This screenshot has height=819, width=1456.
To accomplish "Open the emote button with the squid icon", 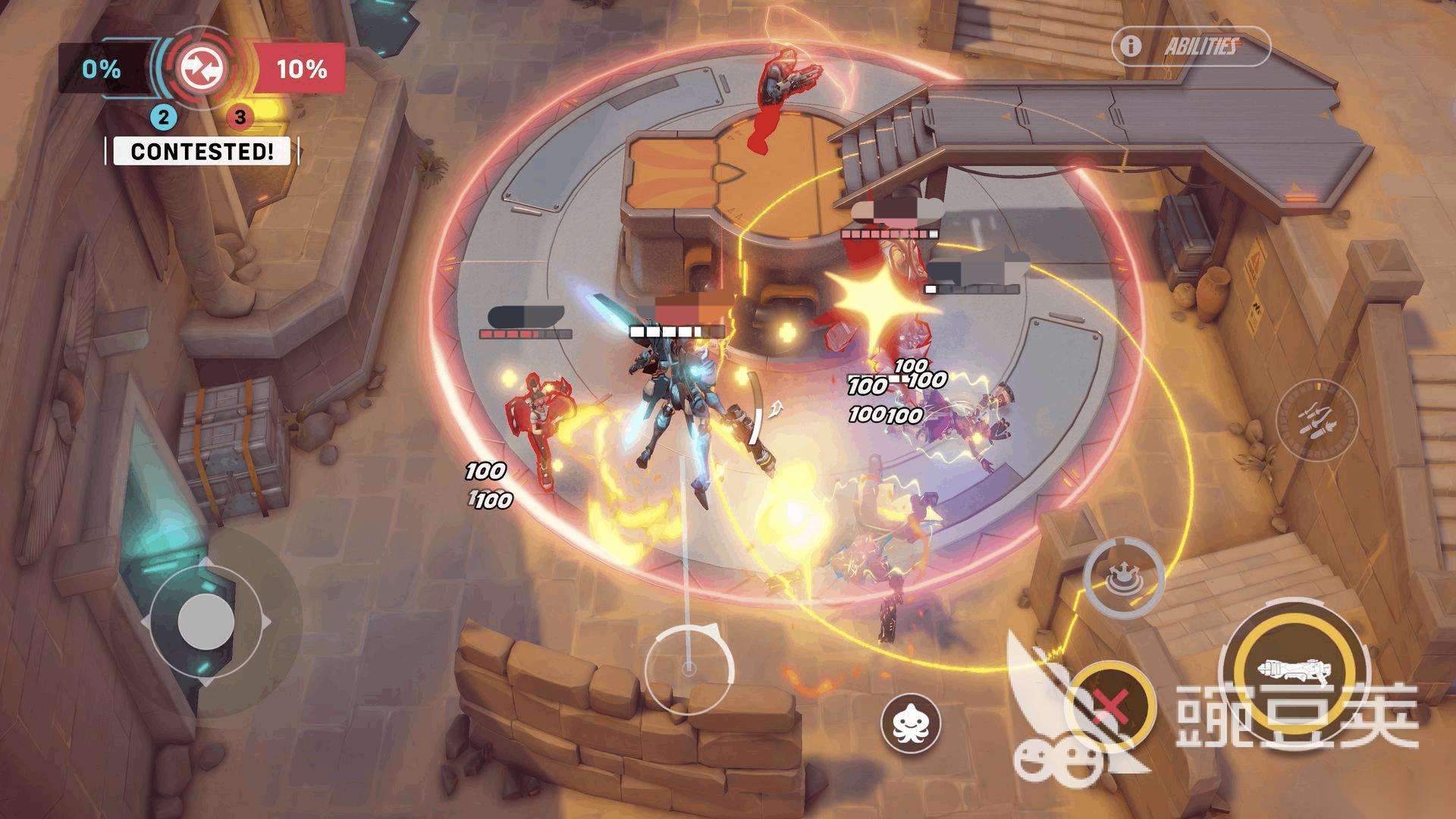I will [910, 721].
